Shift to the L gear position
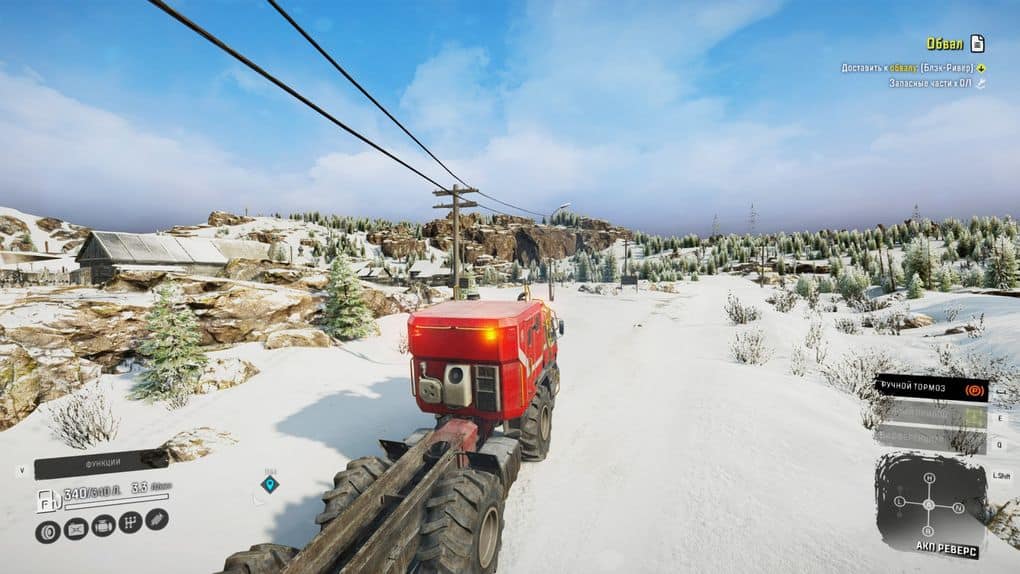The height and width of the screenshot is (574, 1020). (899, 501)
